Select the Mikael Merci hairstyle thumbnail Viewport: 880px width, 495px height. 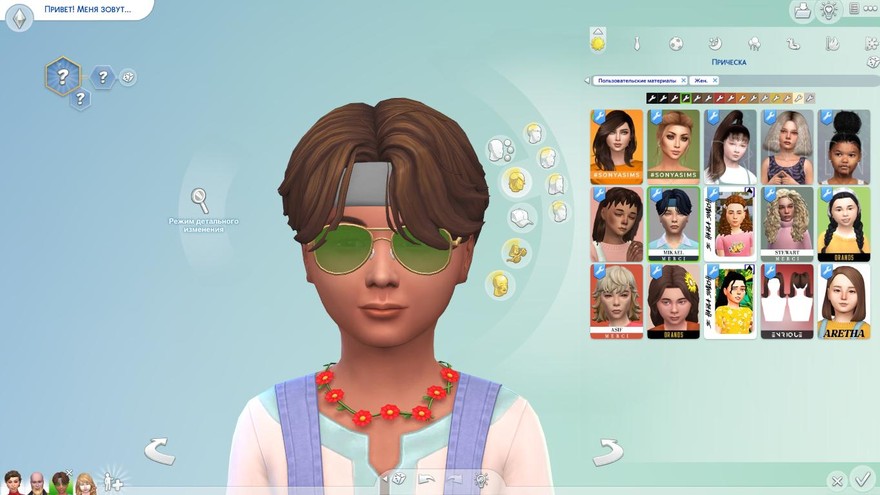pyautogui.click(x=672, y=223)
